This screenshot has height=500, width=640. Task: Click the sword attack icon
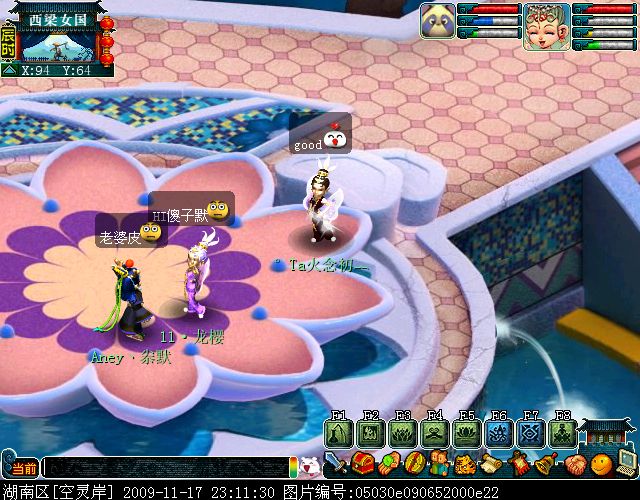coord(337,464)
